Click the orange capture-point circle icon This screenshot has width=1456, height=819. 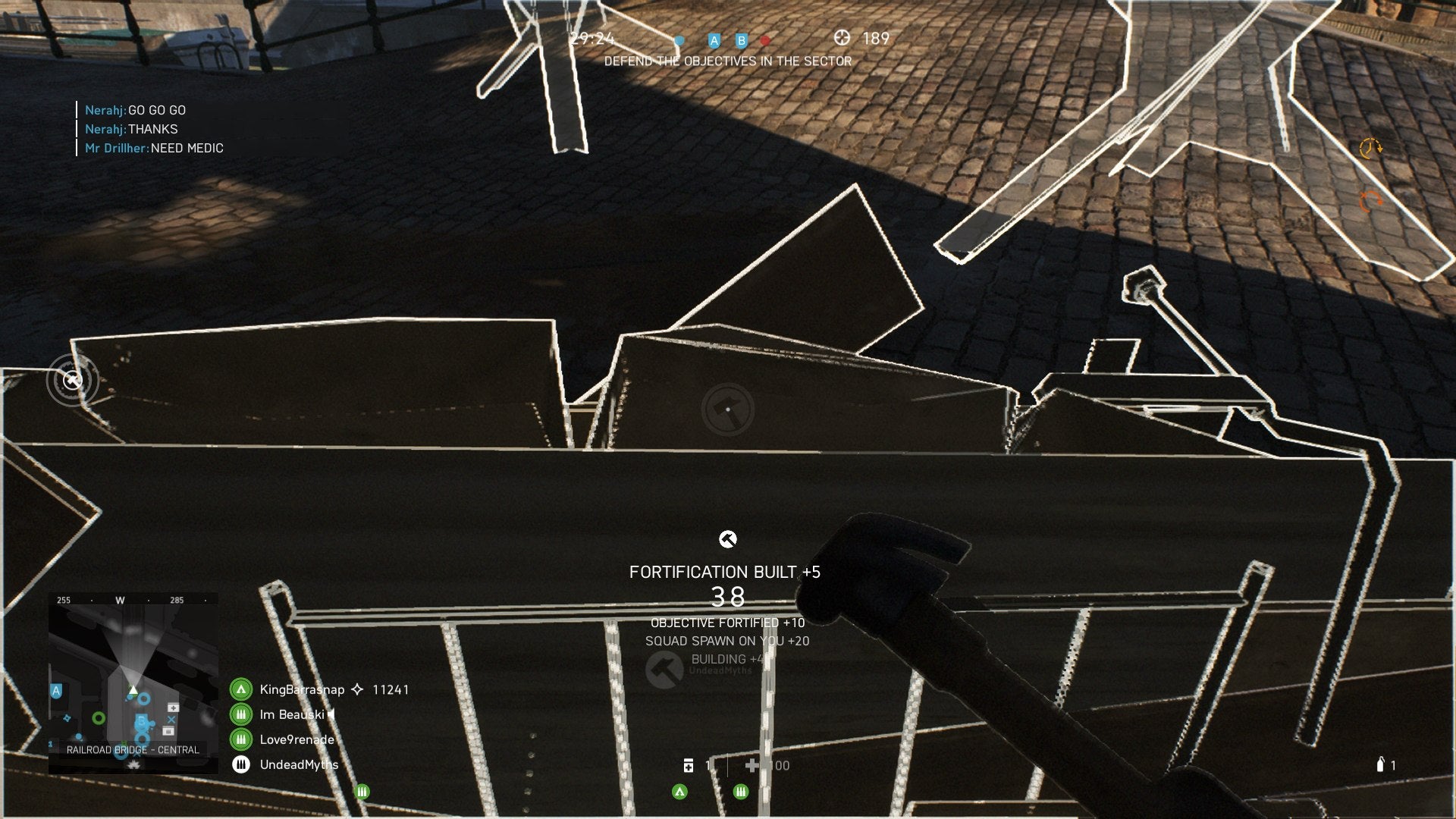(1370, 200)
